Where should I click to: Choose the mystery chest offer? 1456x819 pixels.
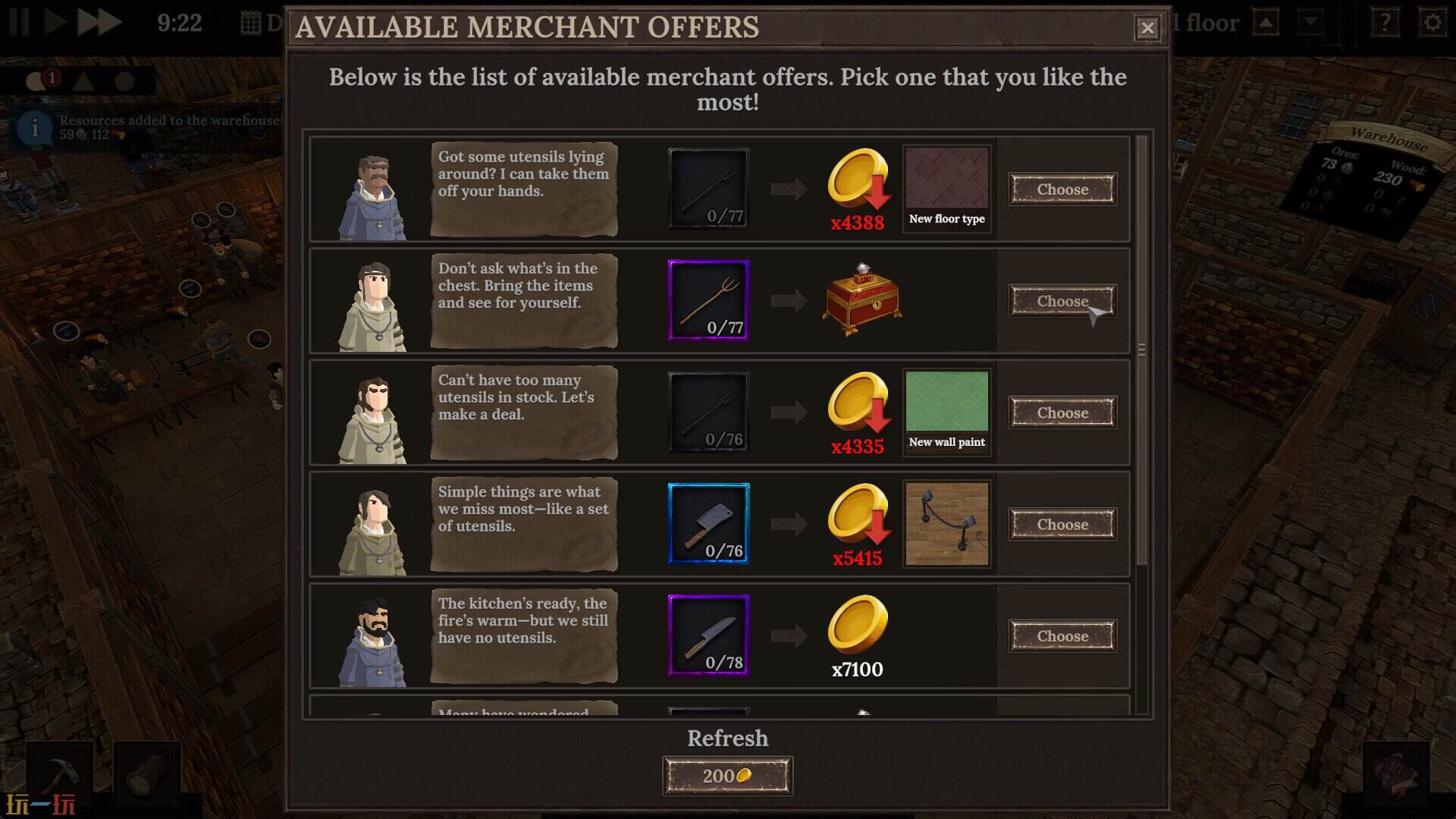[x=1062, y=301]
